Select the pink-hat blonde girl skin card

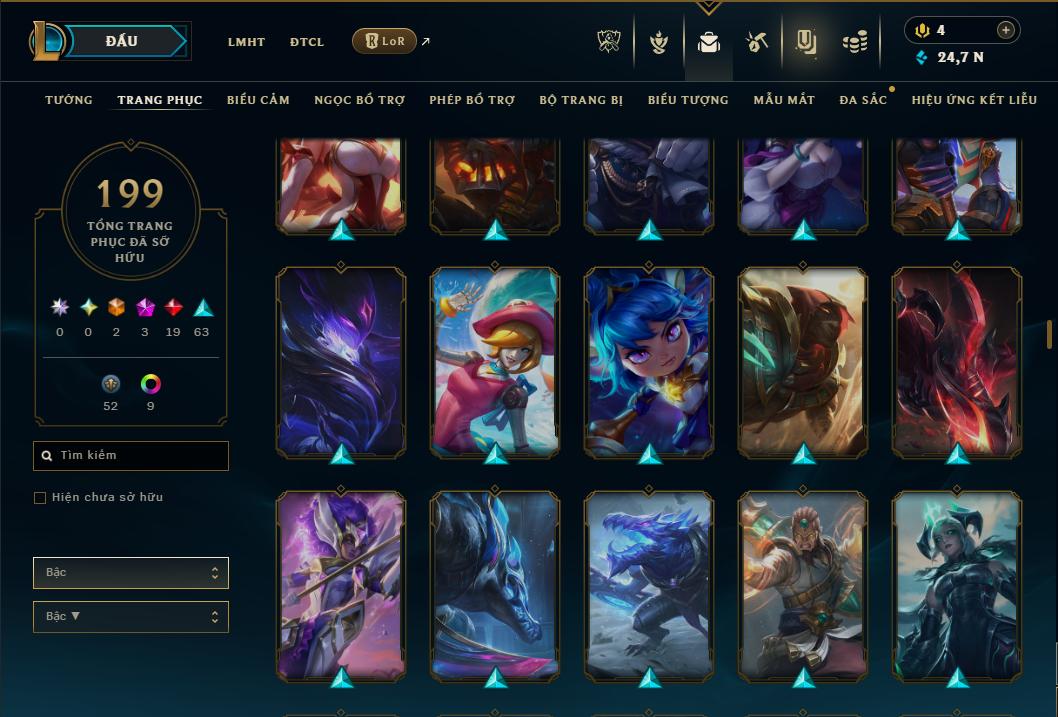(495, 362)
